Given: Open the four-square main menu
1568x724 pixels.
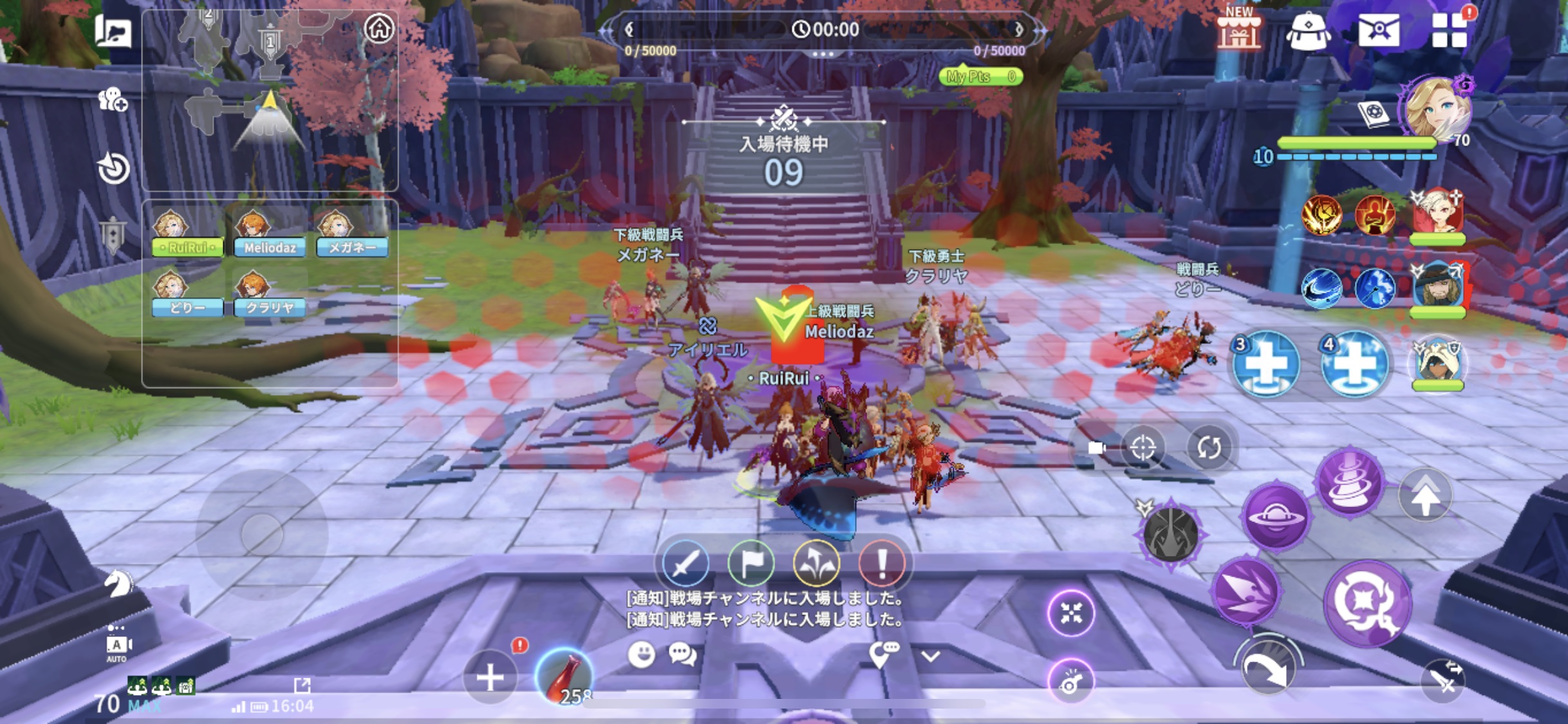Looking at the screenshot, I should tap(1449, 30).
